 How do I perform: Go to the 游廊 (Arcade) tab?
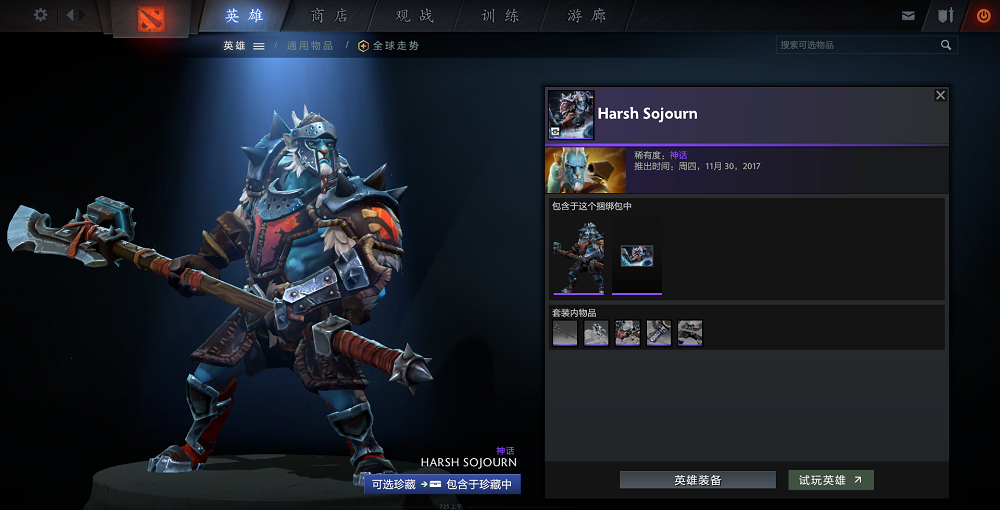coord(586,16)
